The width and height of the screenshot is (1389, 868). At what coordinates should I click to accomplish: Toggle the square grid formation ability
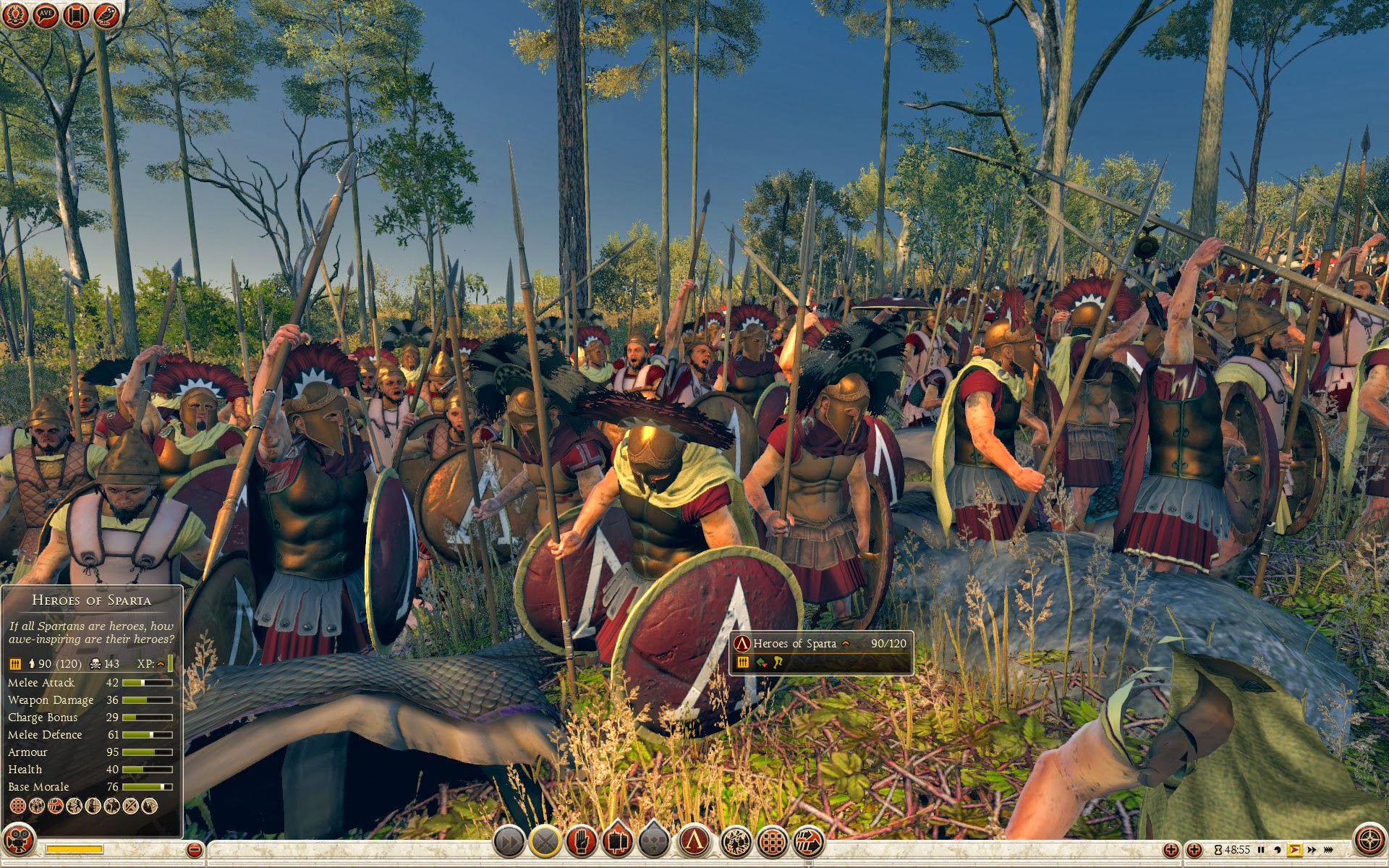point(773,842)
